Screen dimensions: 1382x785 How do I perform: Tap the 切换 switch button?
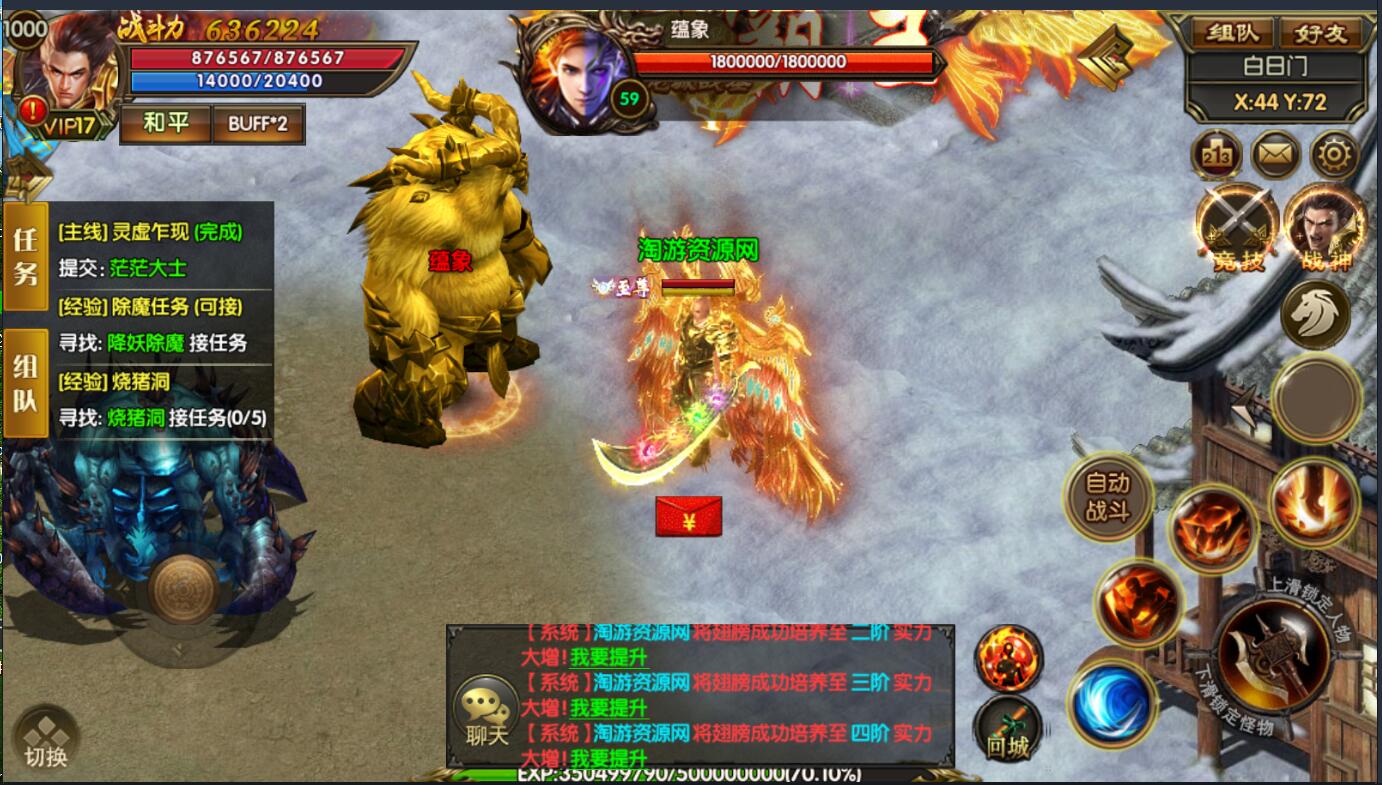point(45,740)
